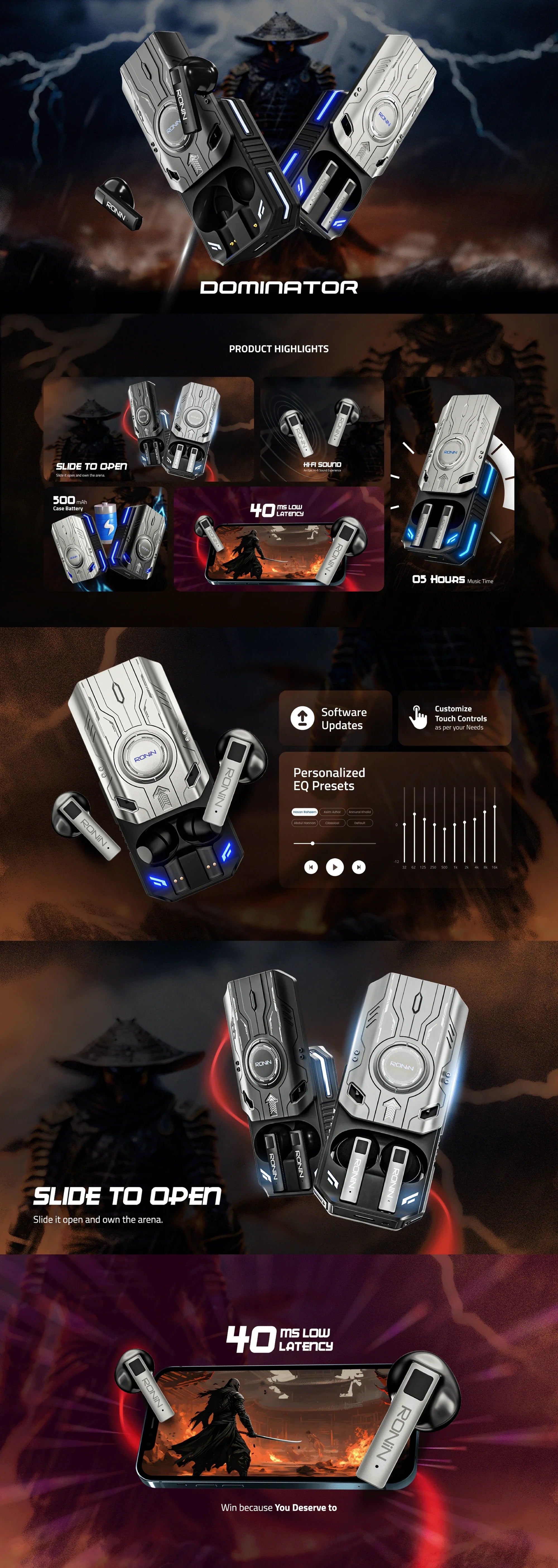Open the 40 ms Low Latency highlight tile
This screenshot has width=558, height=1568.
click(x=279, y=539)
